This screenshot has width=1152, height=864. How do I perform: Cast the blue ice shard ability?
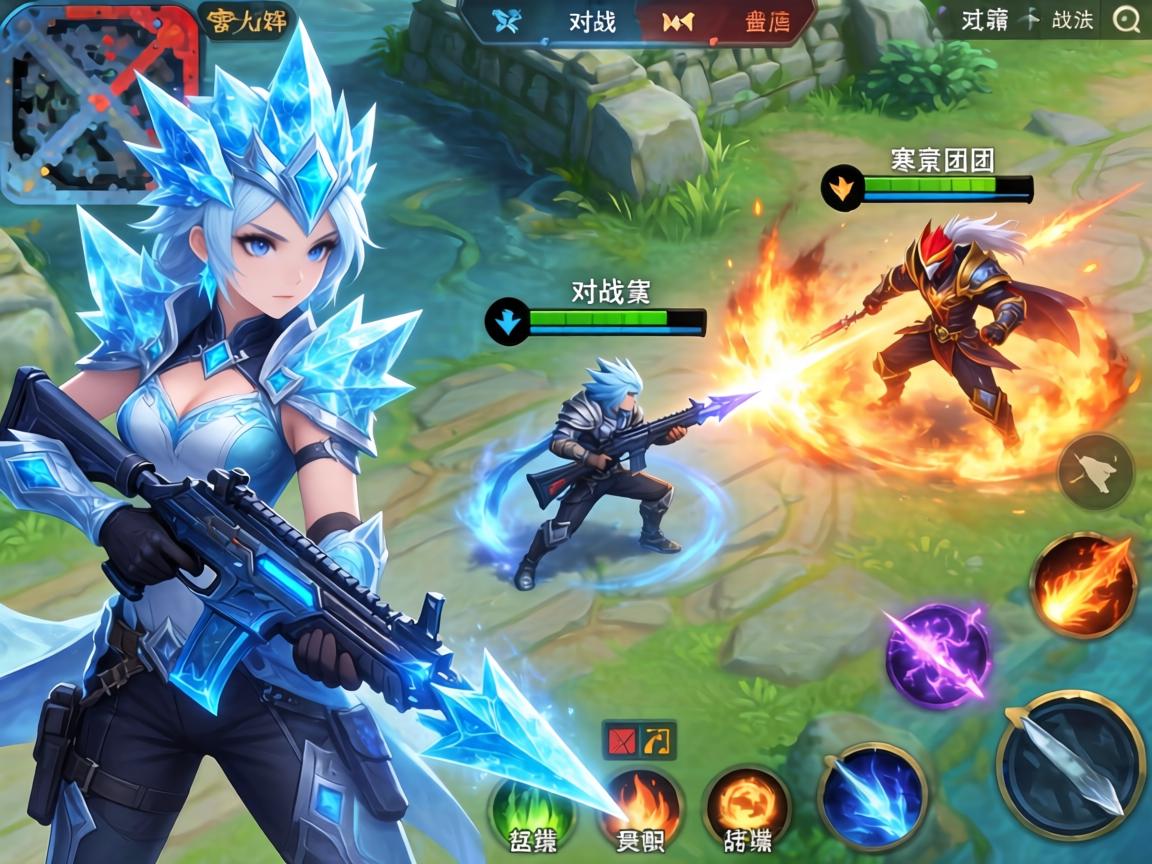coord(873,796)
